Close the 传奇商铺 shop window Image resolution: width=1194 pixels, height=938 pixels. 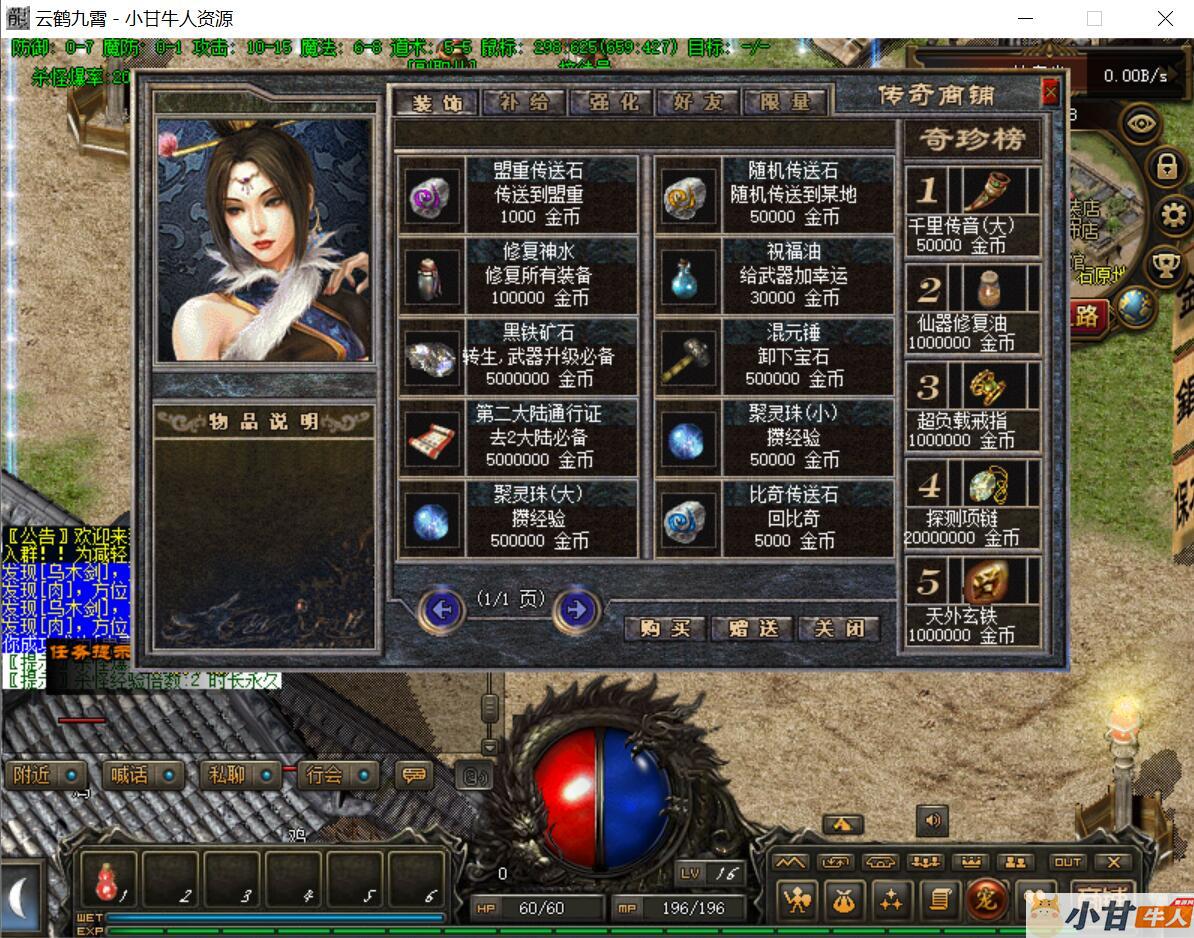[1050, 94]
